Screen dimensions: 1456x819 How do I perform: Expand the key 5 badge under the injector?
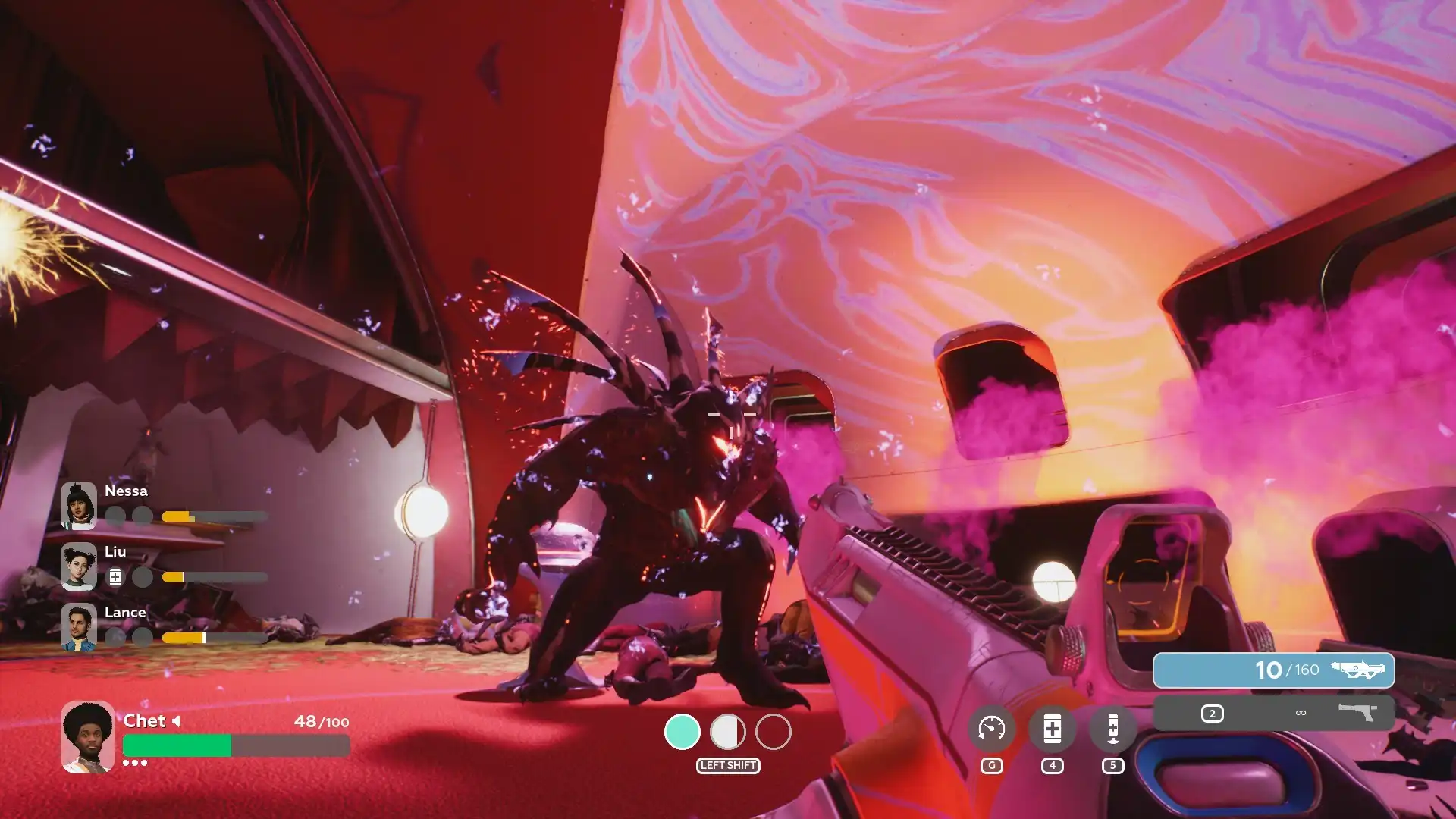point(1112,766)
